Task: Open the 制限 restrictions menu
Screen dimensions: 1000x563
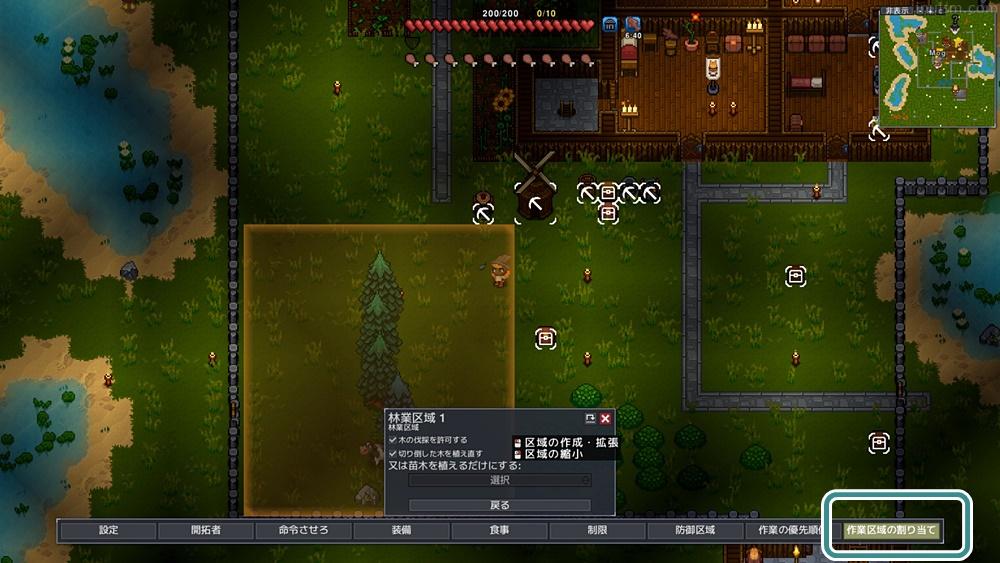Action: click(x=597, y=530)
